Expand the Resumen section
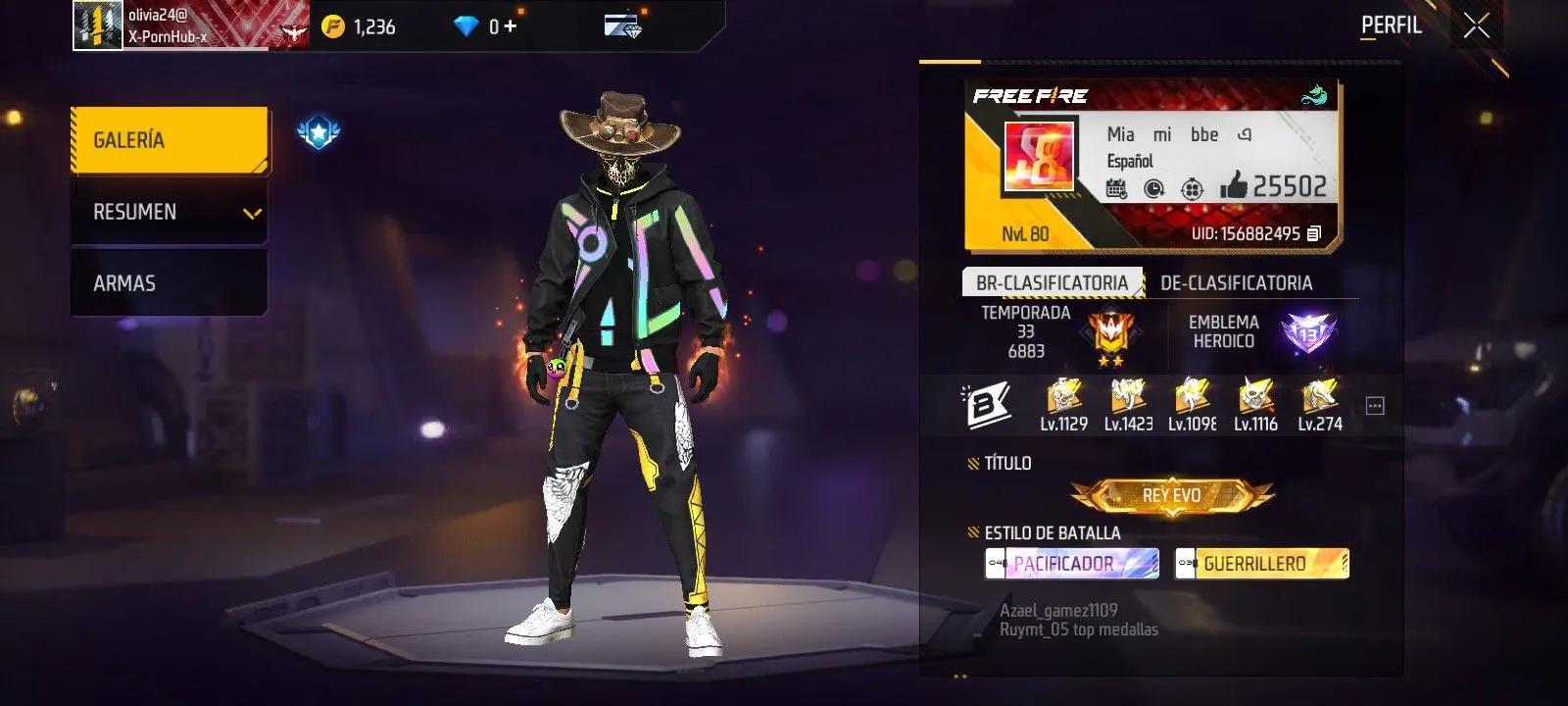The width and height of the screenshot is (1568, 706). coord(169,212)
